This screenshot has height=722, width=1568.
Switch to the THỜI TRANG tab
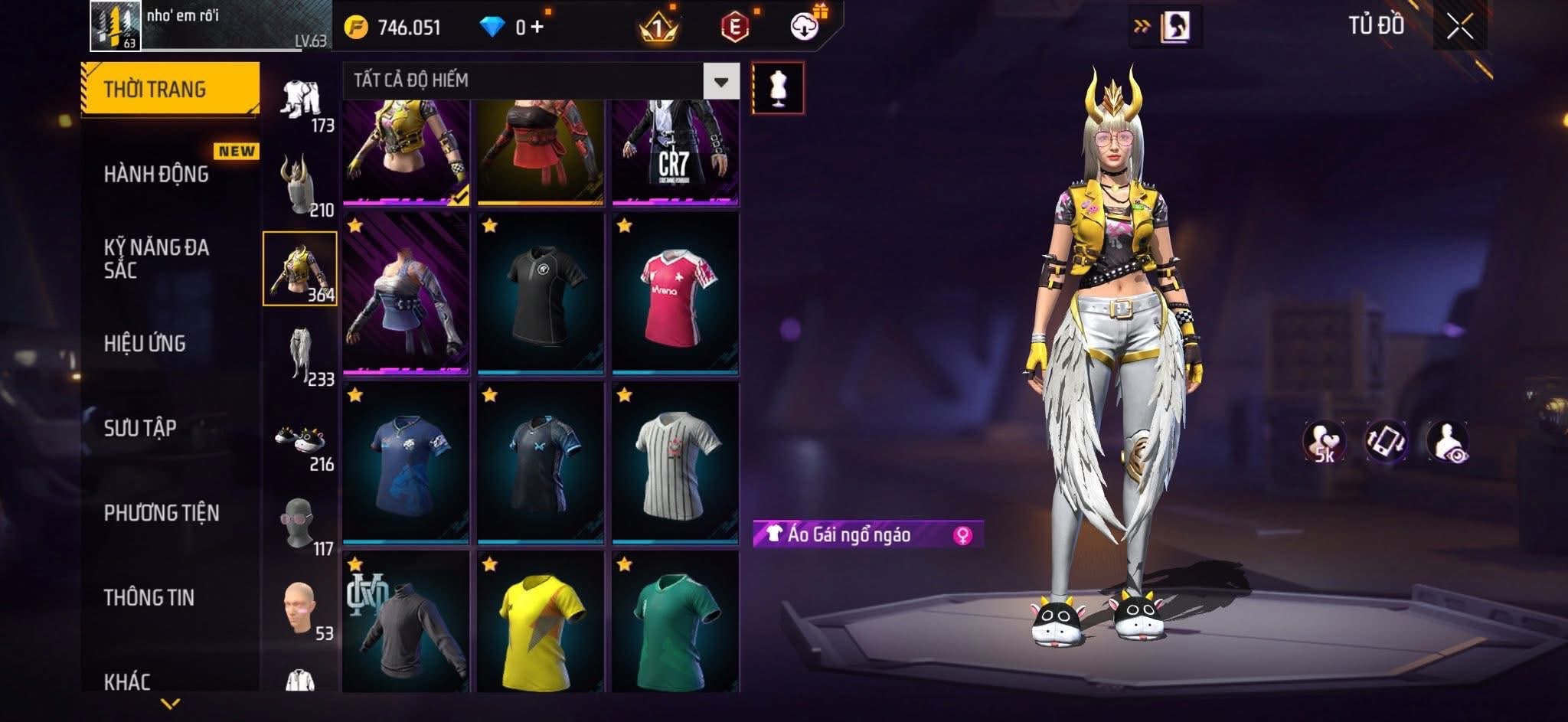pyautogui.click(x=170, y=90)
